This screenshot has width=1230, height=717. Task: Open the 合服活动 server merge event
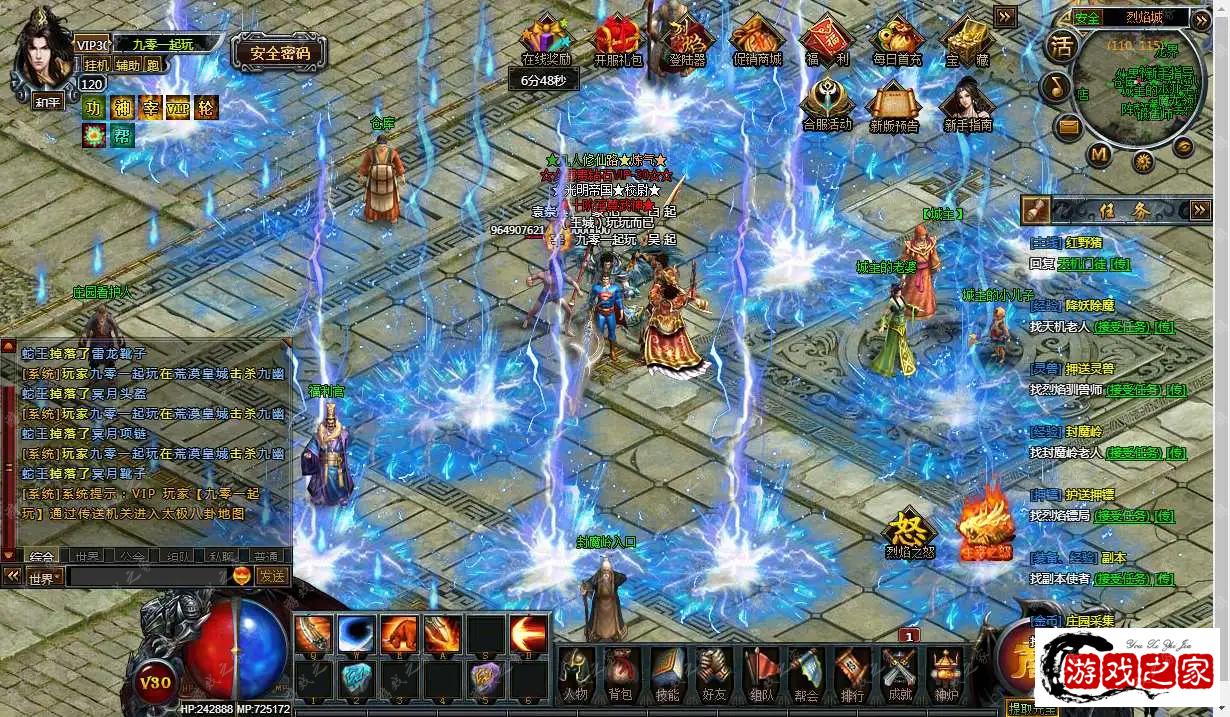827,105
